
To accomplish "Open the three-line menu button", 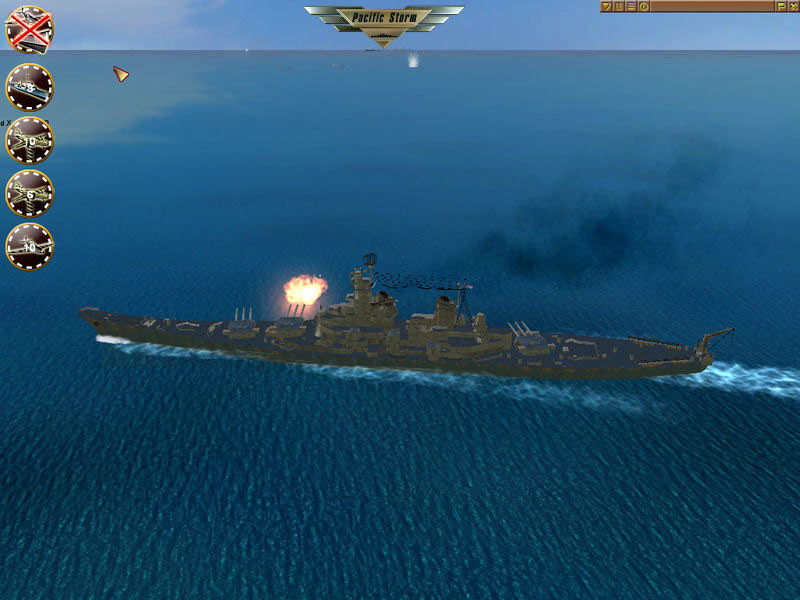I will [x=631, y=6].
